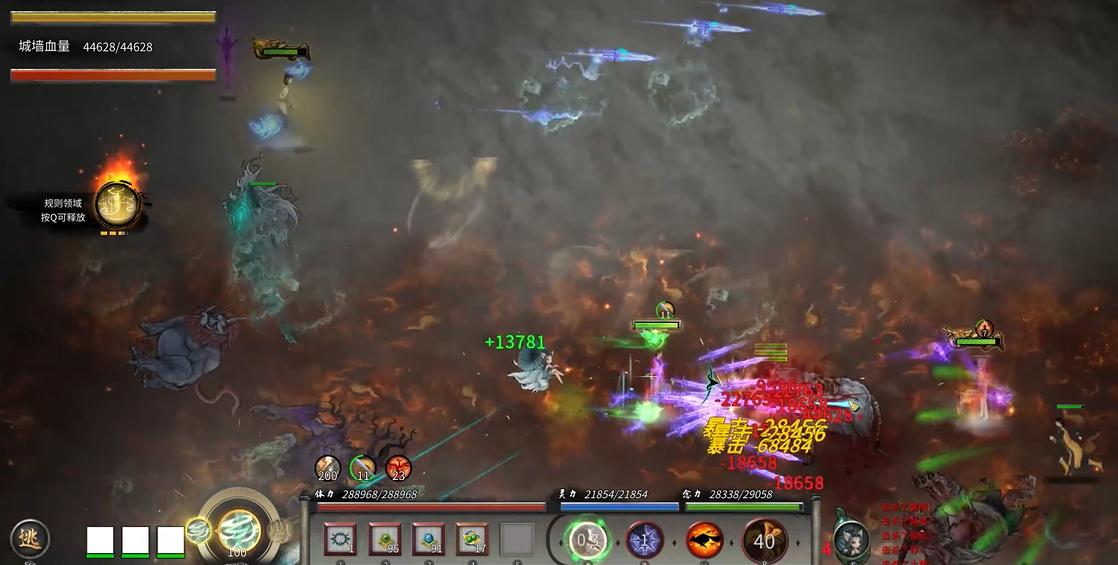This screenshot has height=565, width=1118.
Task: Activate the green-glowing skill on cooldown
Action: click(588, 541)
